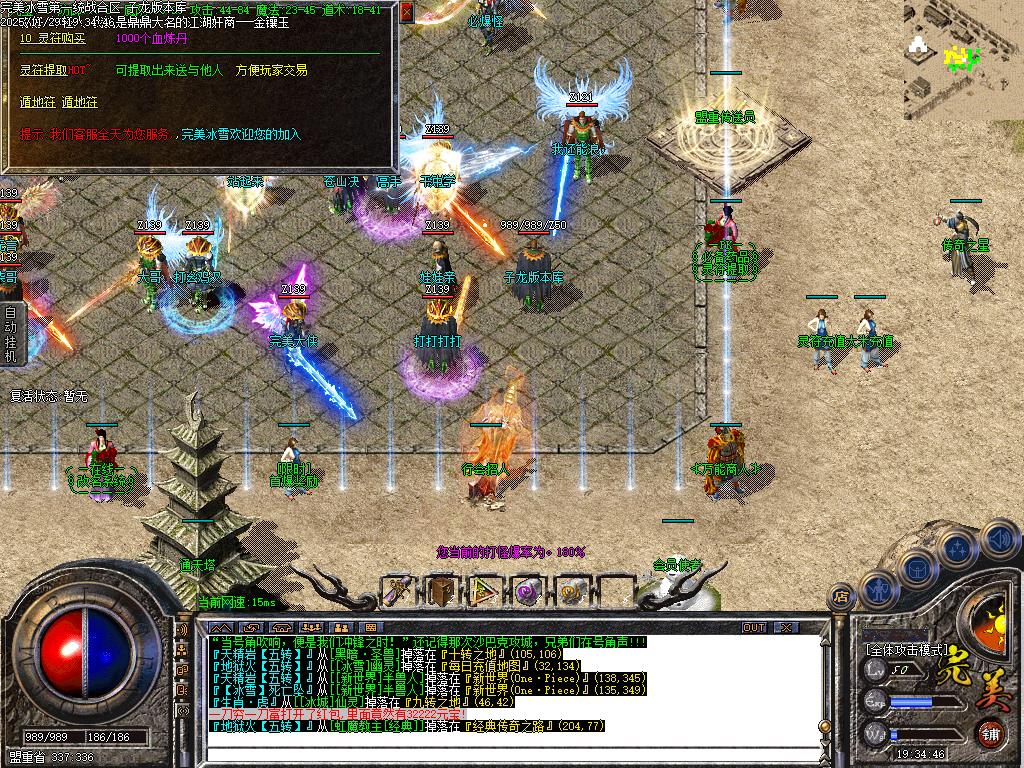Open the character equipment panel icon

pos(878,590)
